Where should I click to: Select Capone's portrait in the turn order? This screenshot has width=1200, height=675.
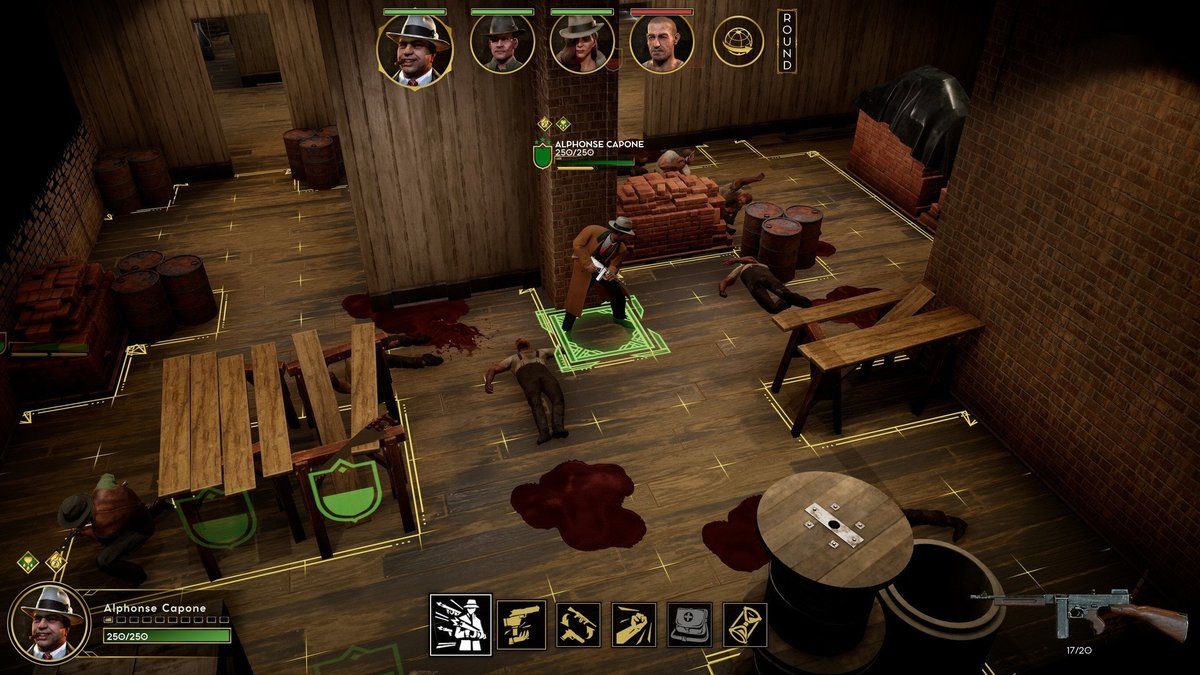[x=414, y=50]
